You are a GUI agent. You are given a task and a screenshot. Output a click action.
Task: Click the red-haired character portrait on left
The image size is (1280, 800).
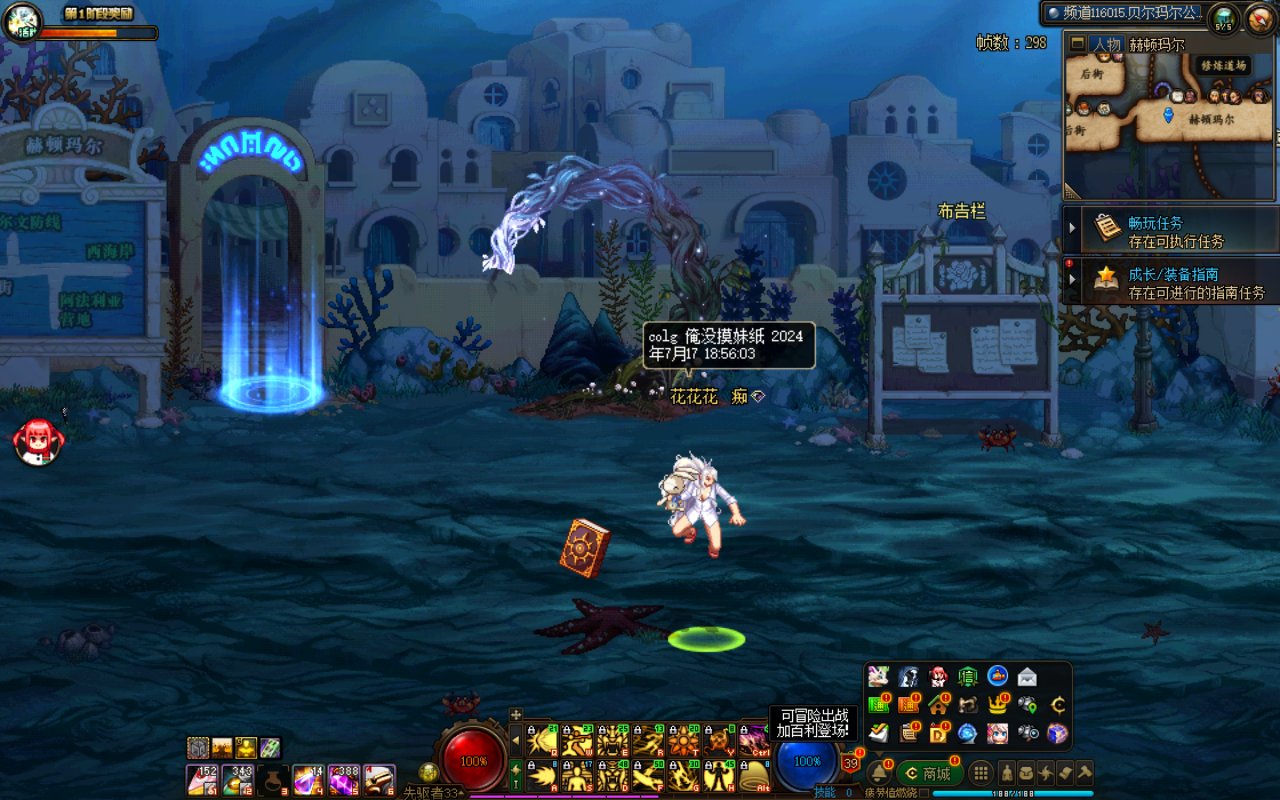39,441
